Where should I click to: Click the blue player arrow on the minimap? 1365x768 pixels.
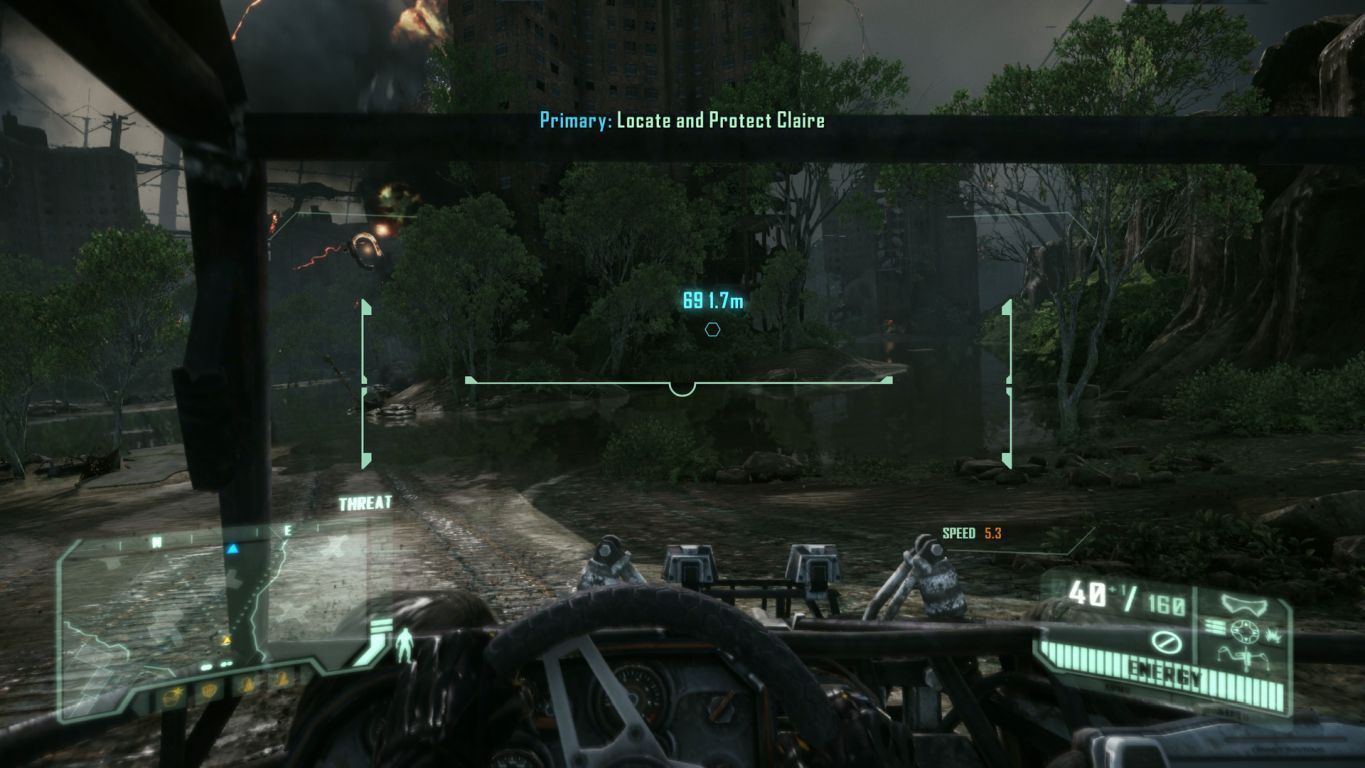click(x=233, y=548)
